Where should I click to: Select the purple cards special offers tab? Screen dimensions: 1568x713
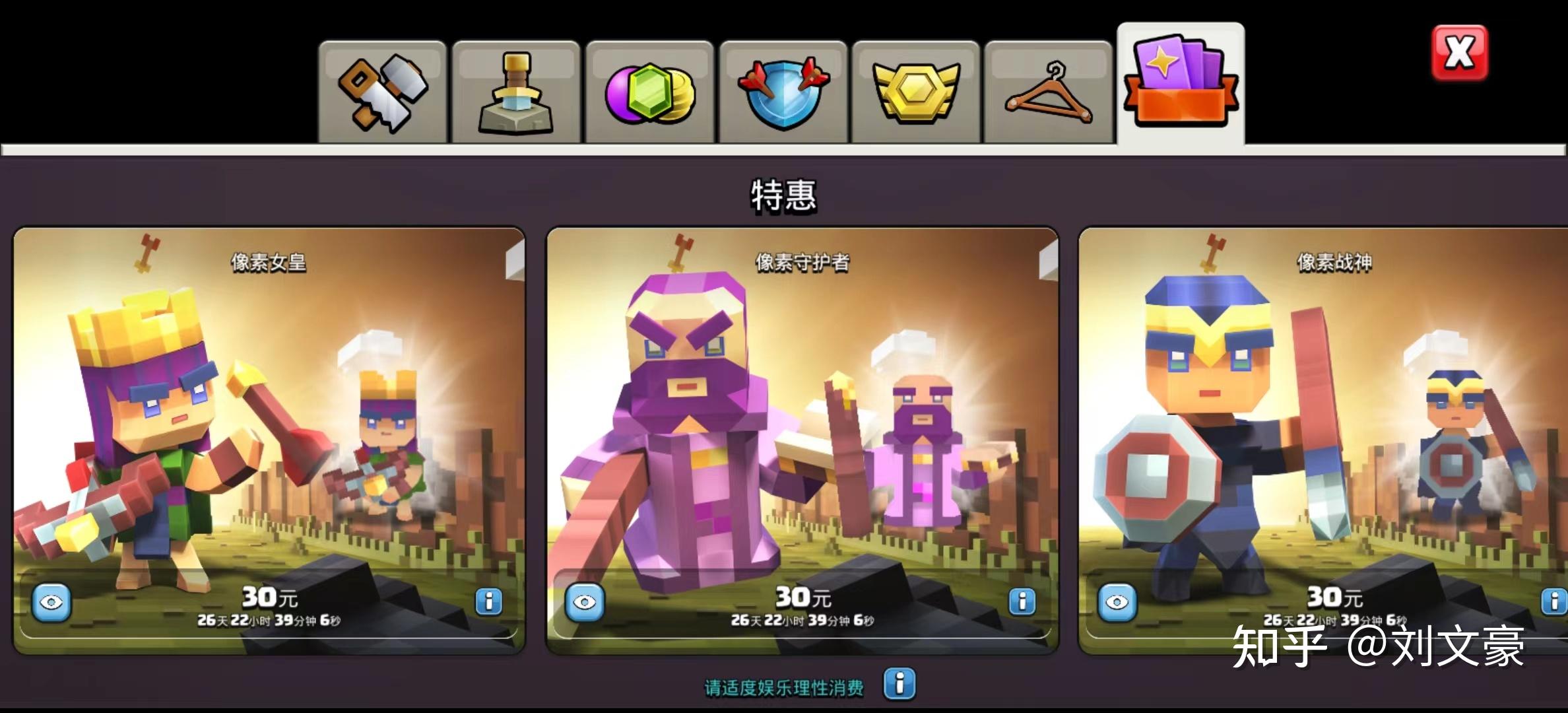(1181, 84)
